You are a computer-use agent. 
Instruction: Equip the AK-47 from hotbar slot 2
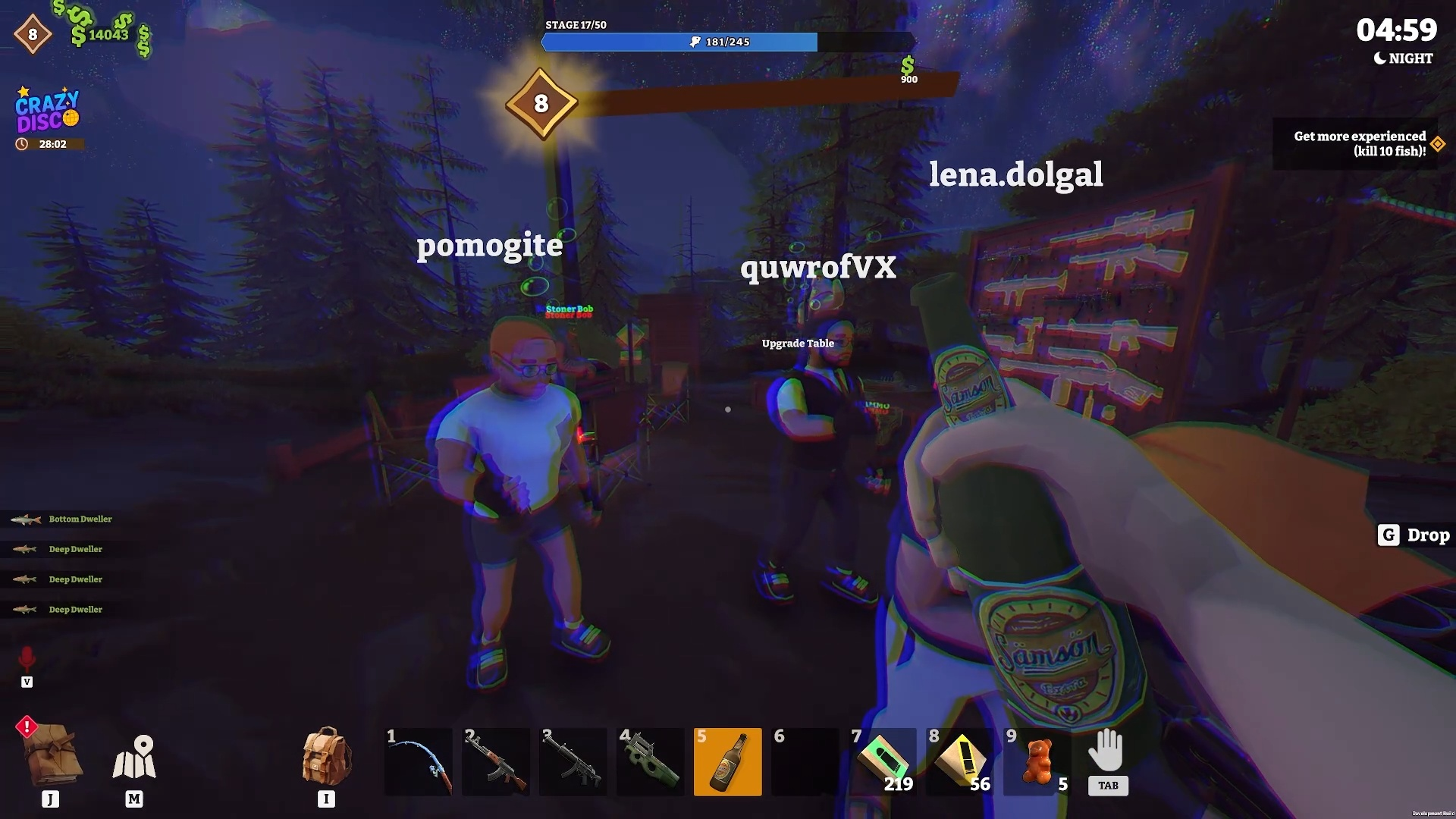point(496,761)
